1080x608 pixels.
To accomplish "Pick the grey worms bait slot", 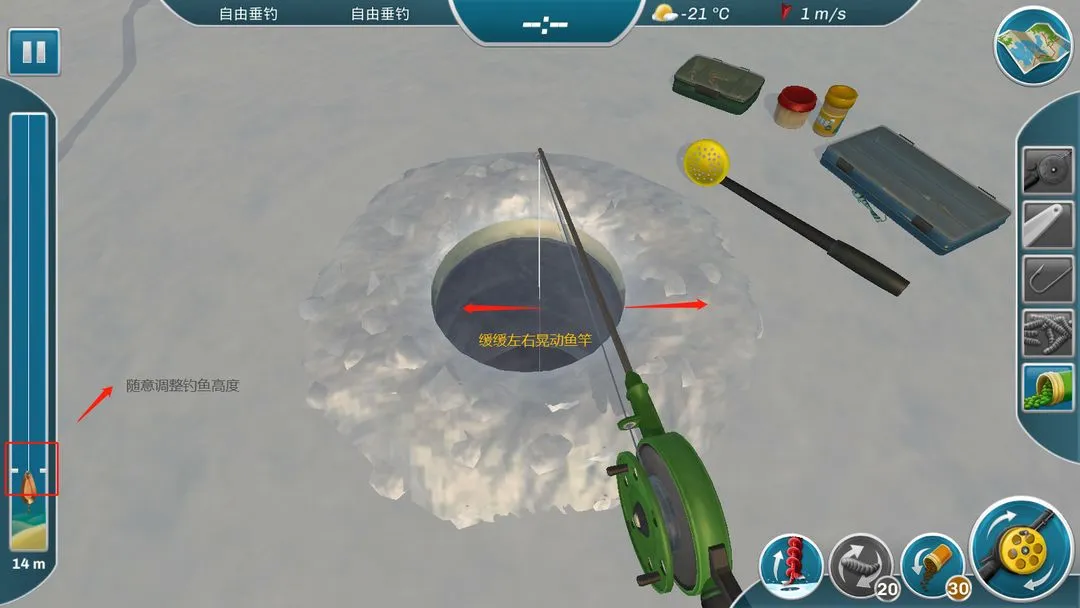I will coord(1047,334).
